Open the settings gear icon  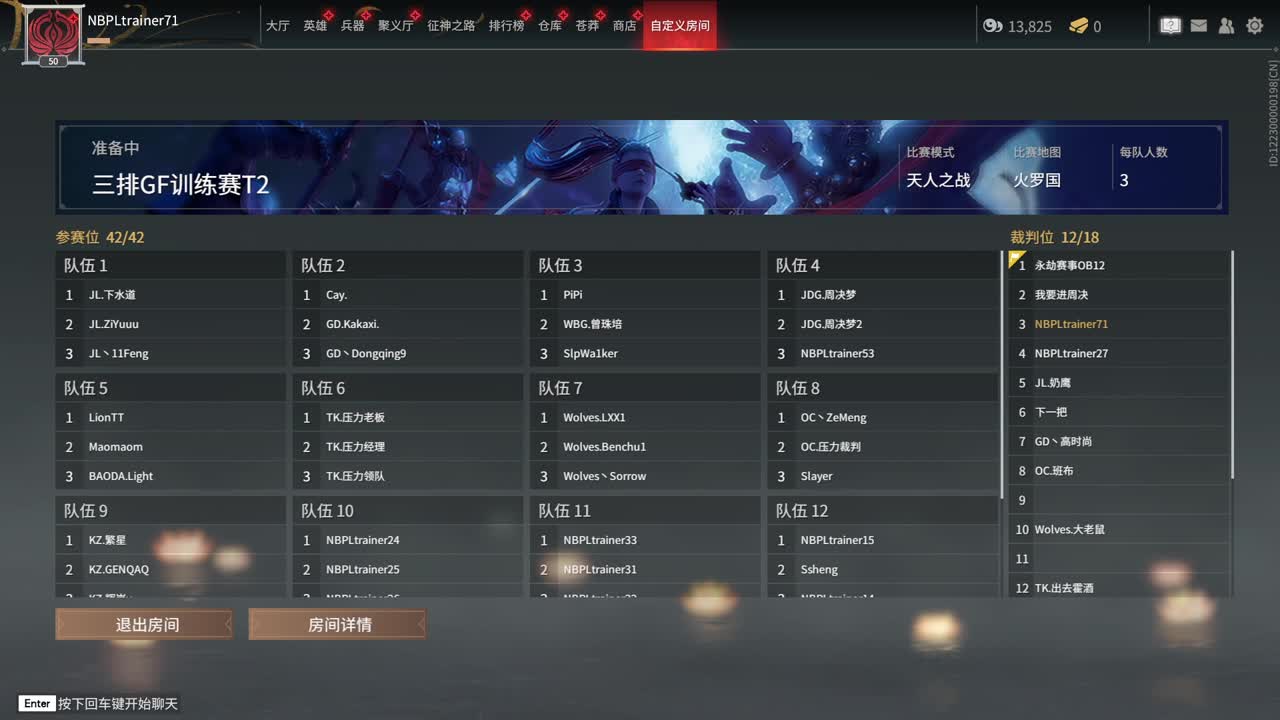coord(1254,25)
